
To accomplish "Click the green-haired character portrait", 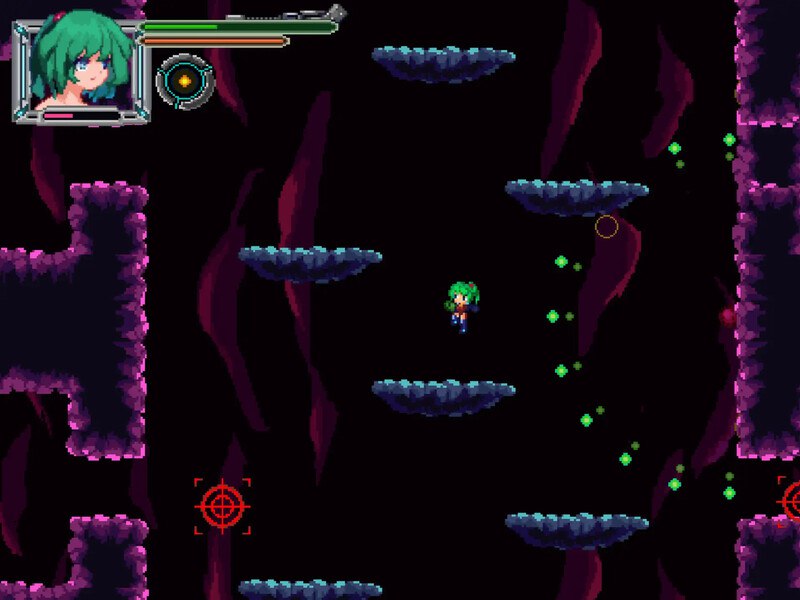I will pos(82,63).
